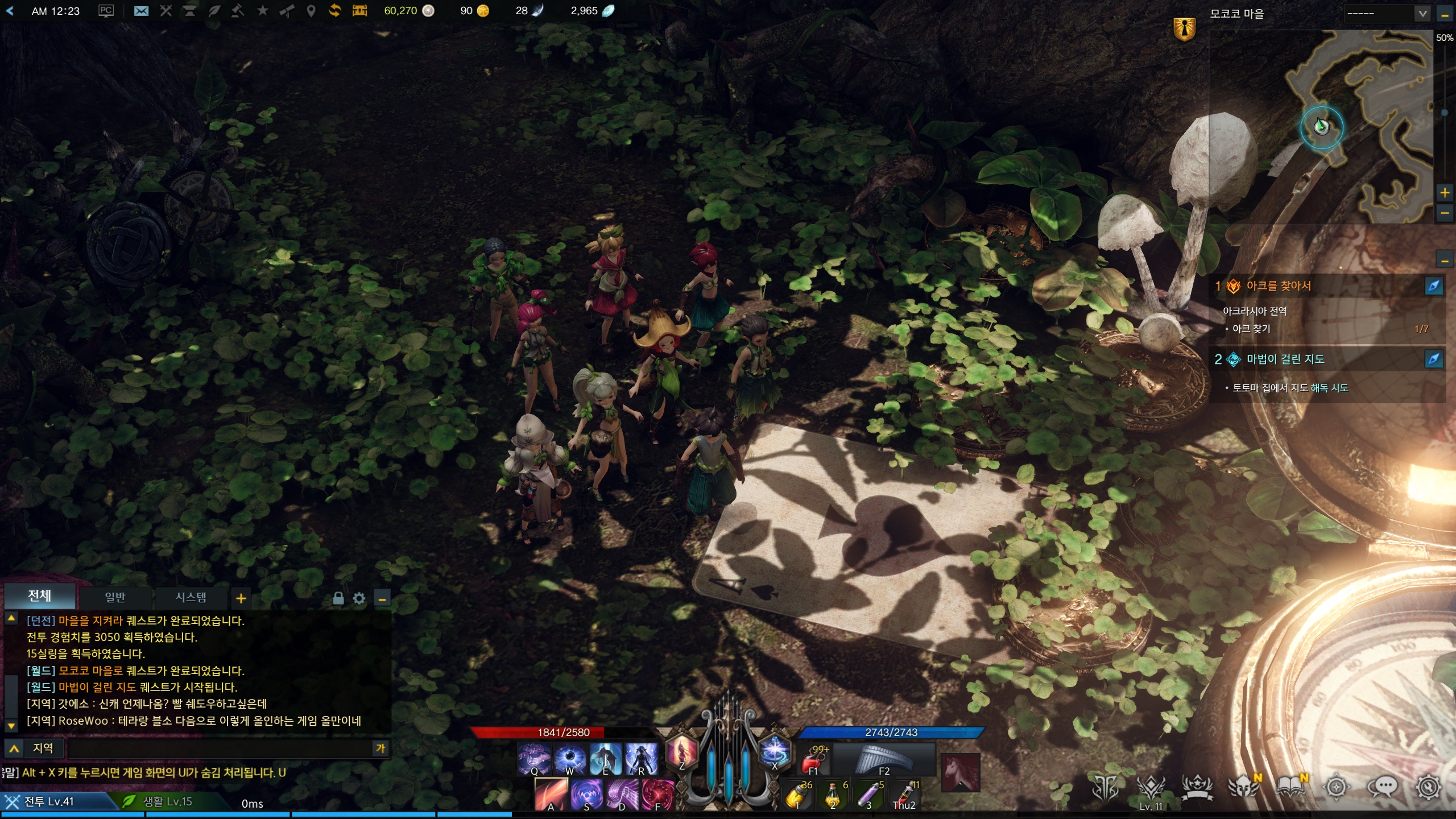Click the chat message input field
This screenshot has width=1456, height=819.
click(x=219, y=748)
